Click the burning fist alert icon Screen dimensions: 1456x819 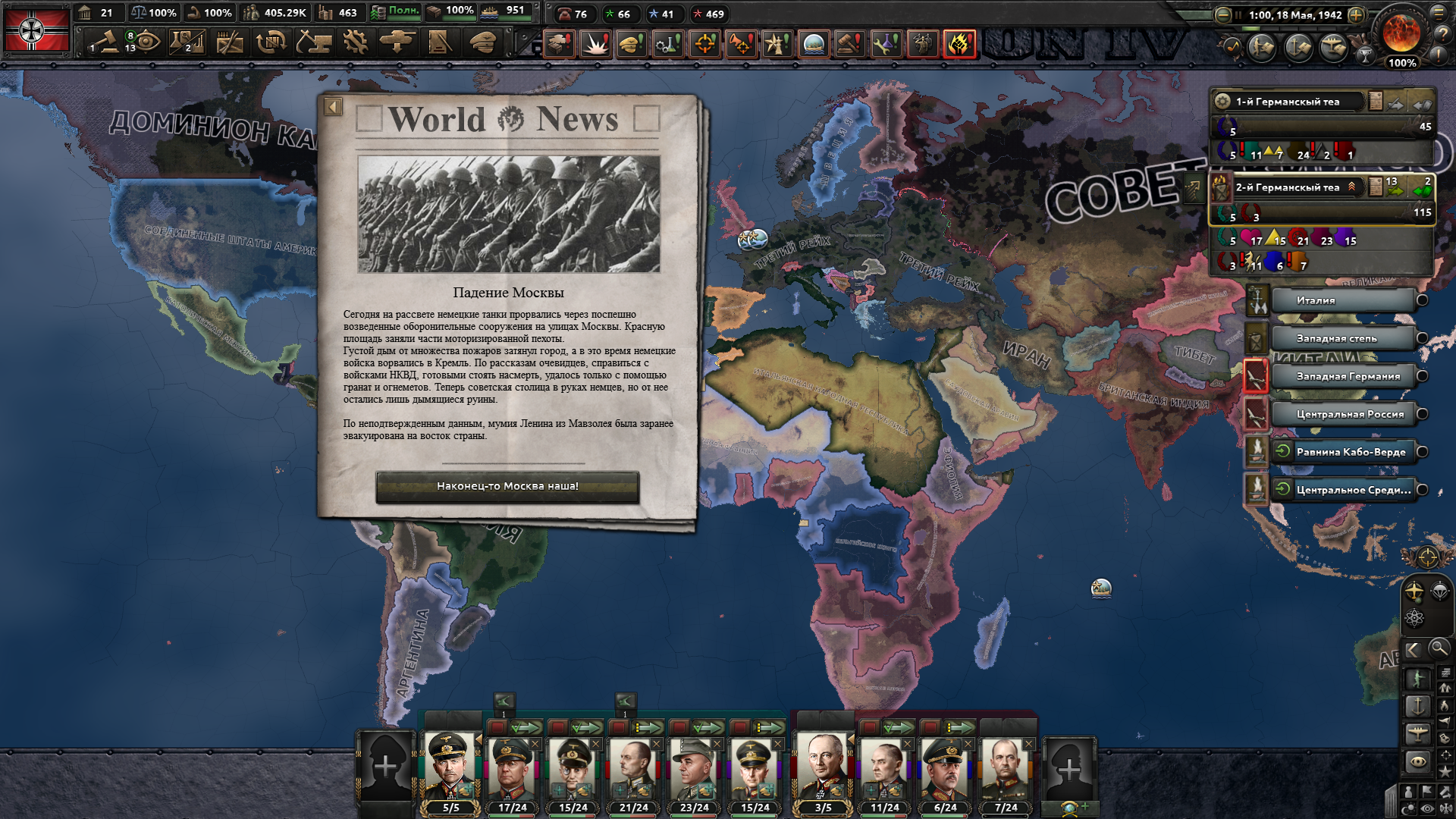[x=959, y=43]
